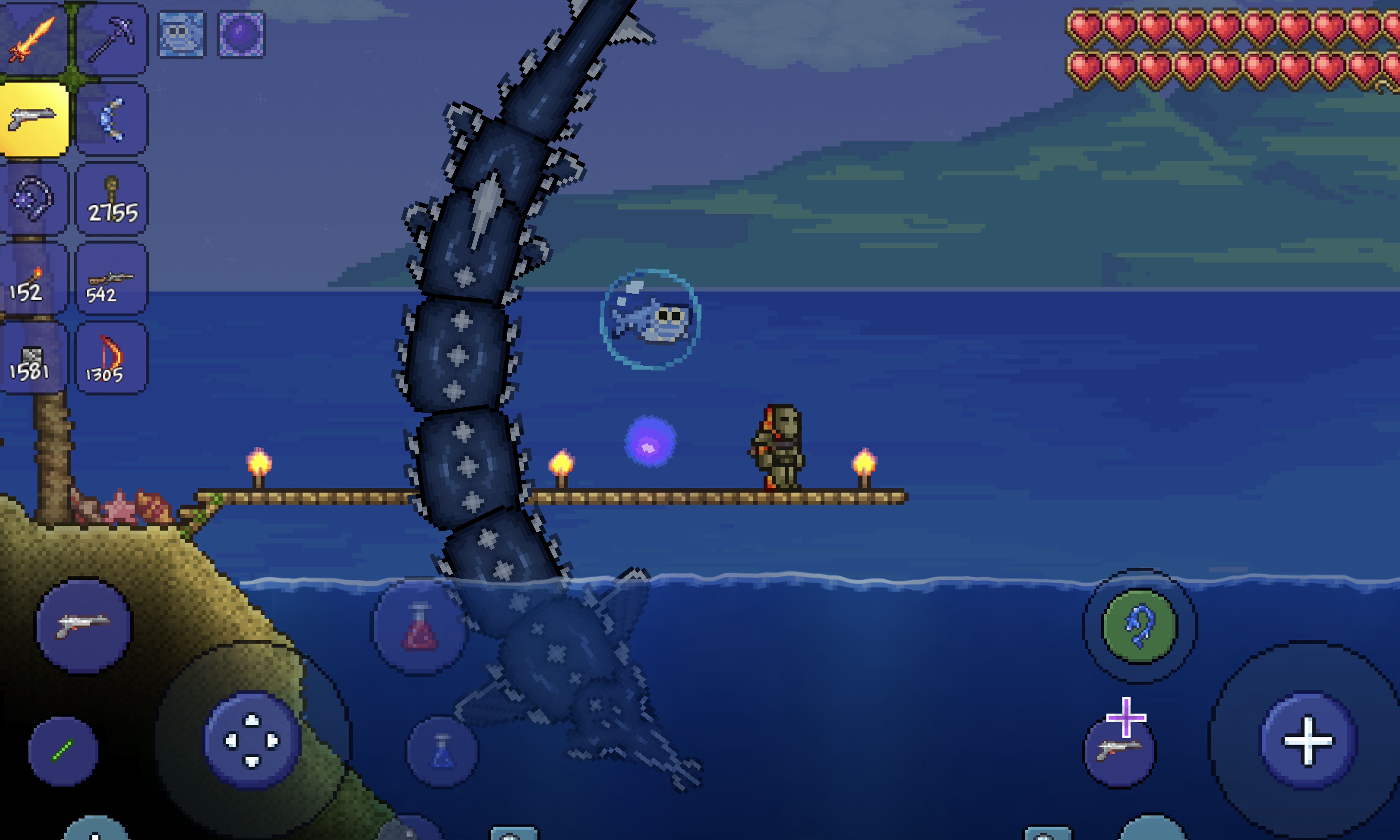Tap the movement d-pad joystick

click(252, 740)
